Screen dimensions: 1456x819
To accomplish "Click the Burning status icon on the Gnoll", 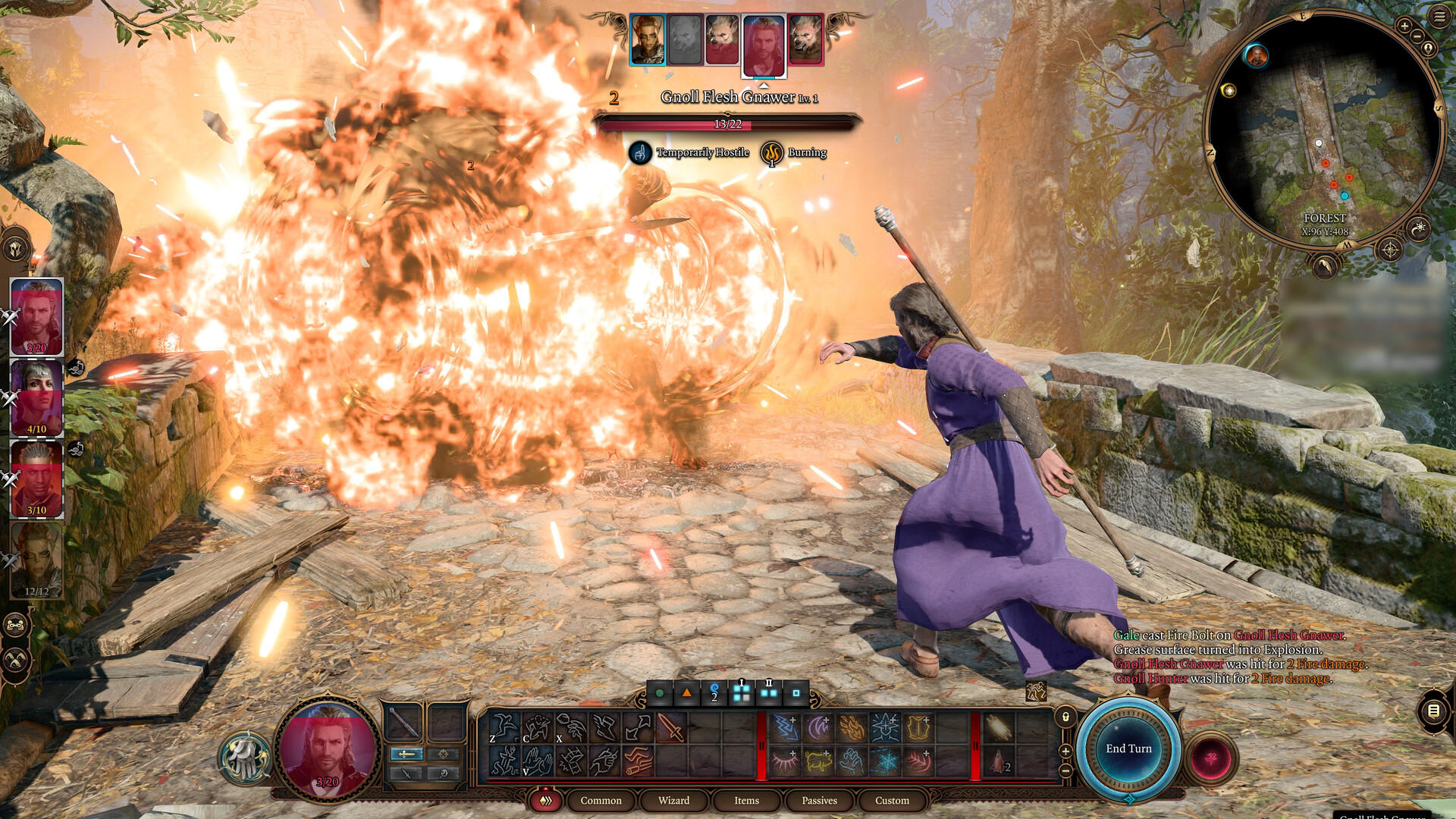I will [x=771, y=152].
